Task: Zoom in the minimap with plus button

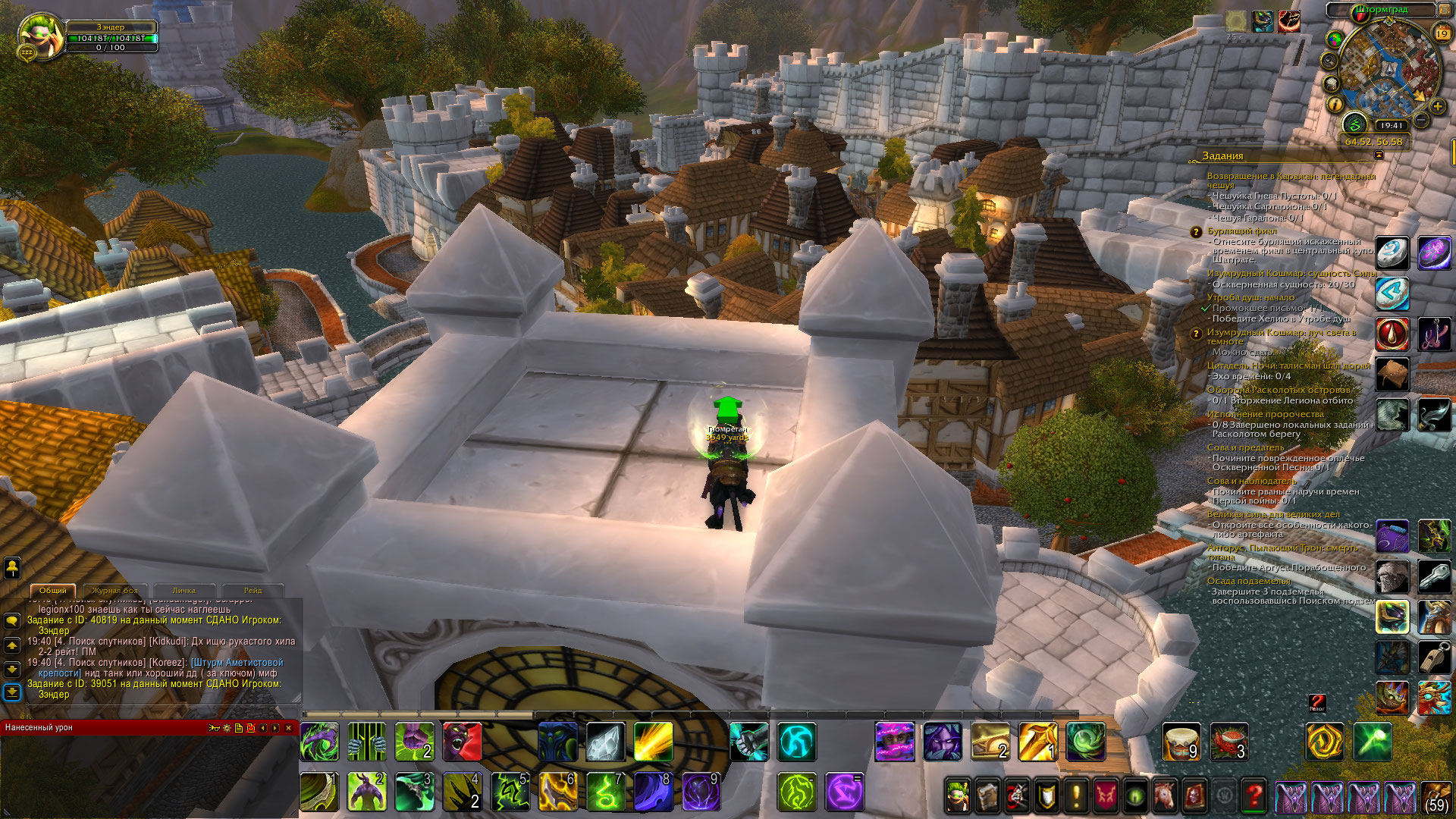Action: pos(1437,106)
